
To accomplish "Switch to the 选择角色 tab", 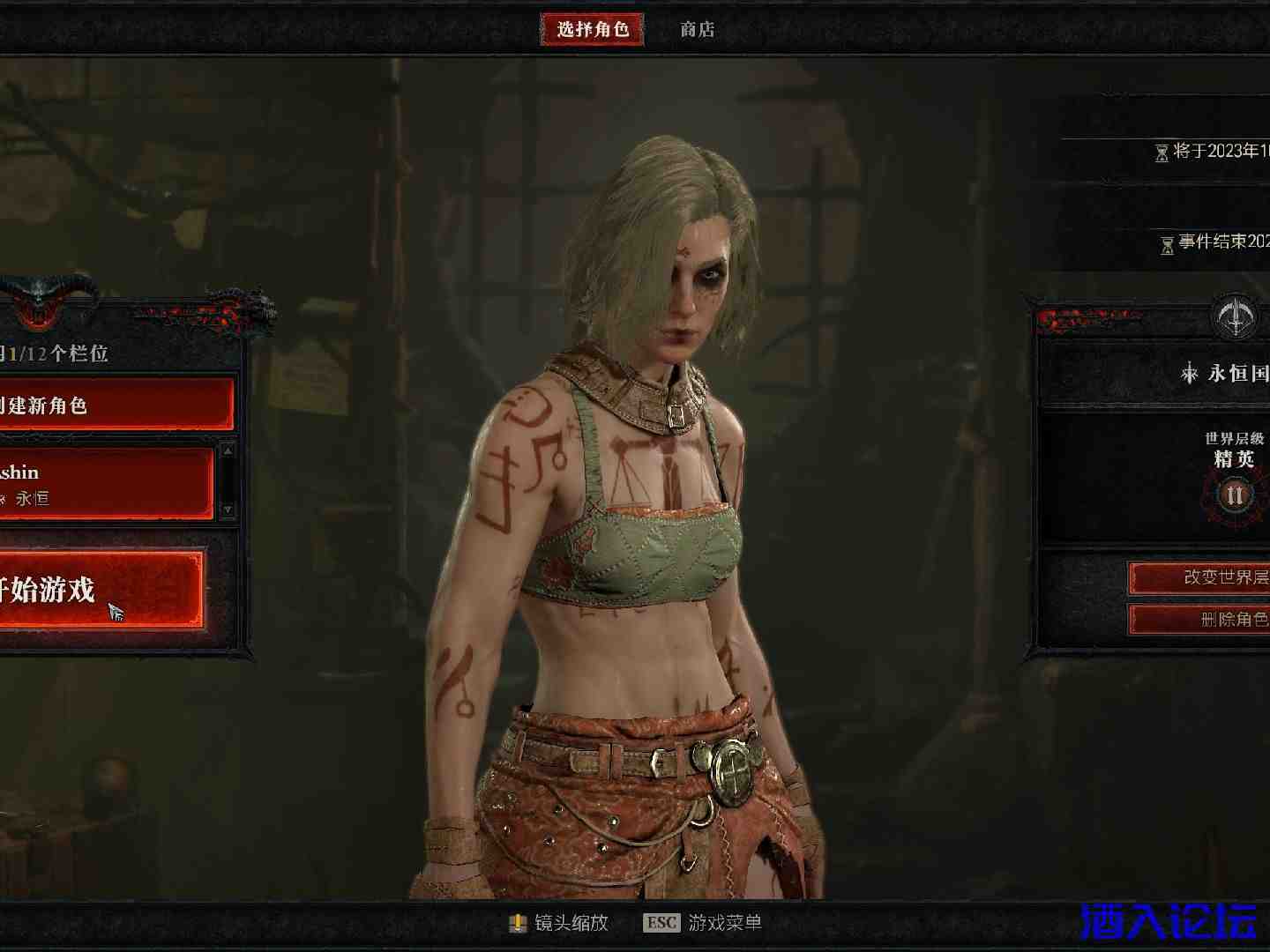I will click(592, 29).
